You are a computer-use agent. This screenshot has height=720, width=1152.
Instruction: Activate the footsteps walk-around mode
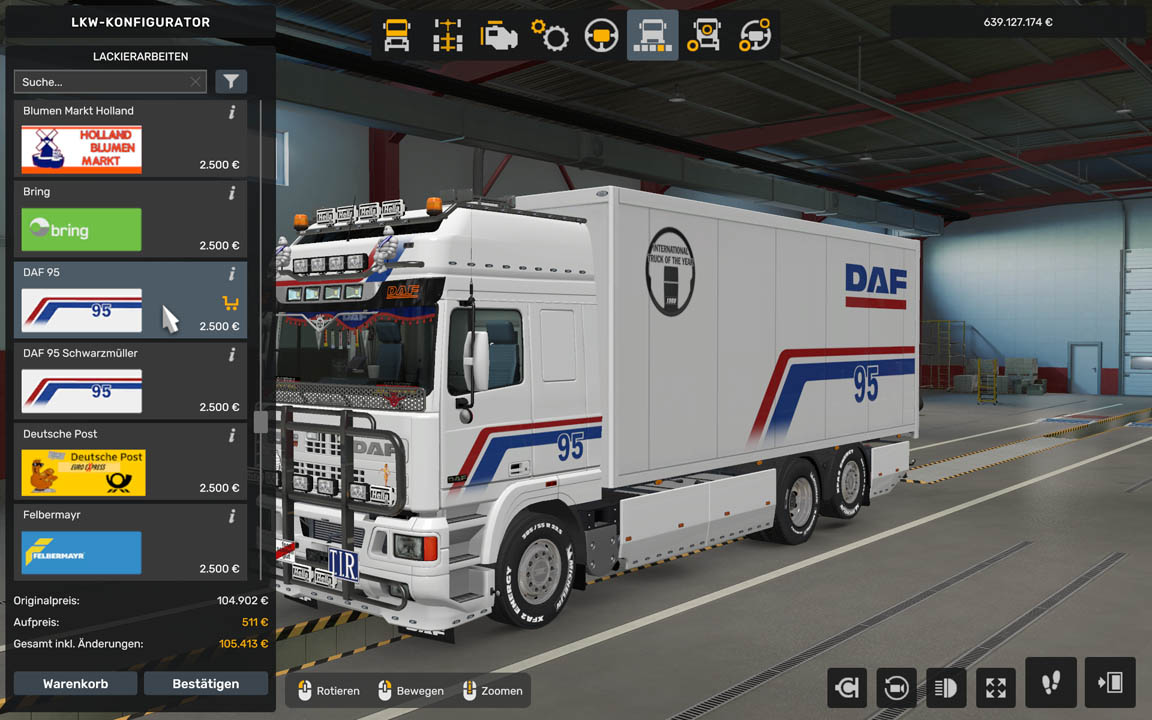(x=1050, y=683)
